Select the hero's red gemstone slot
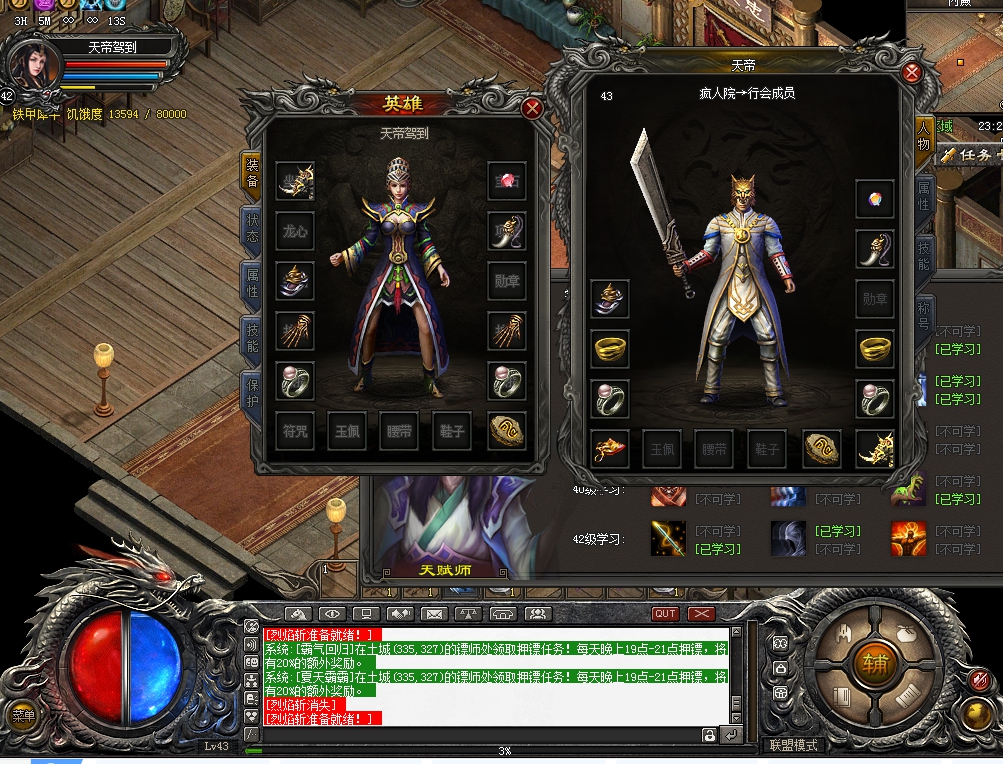This screenshot has height=764, width=1003. 507,181
